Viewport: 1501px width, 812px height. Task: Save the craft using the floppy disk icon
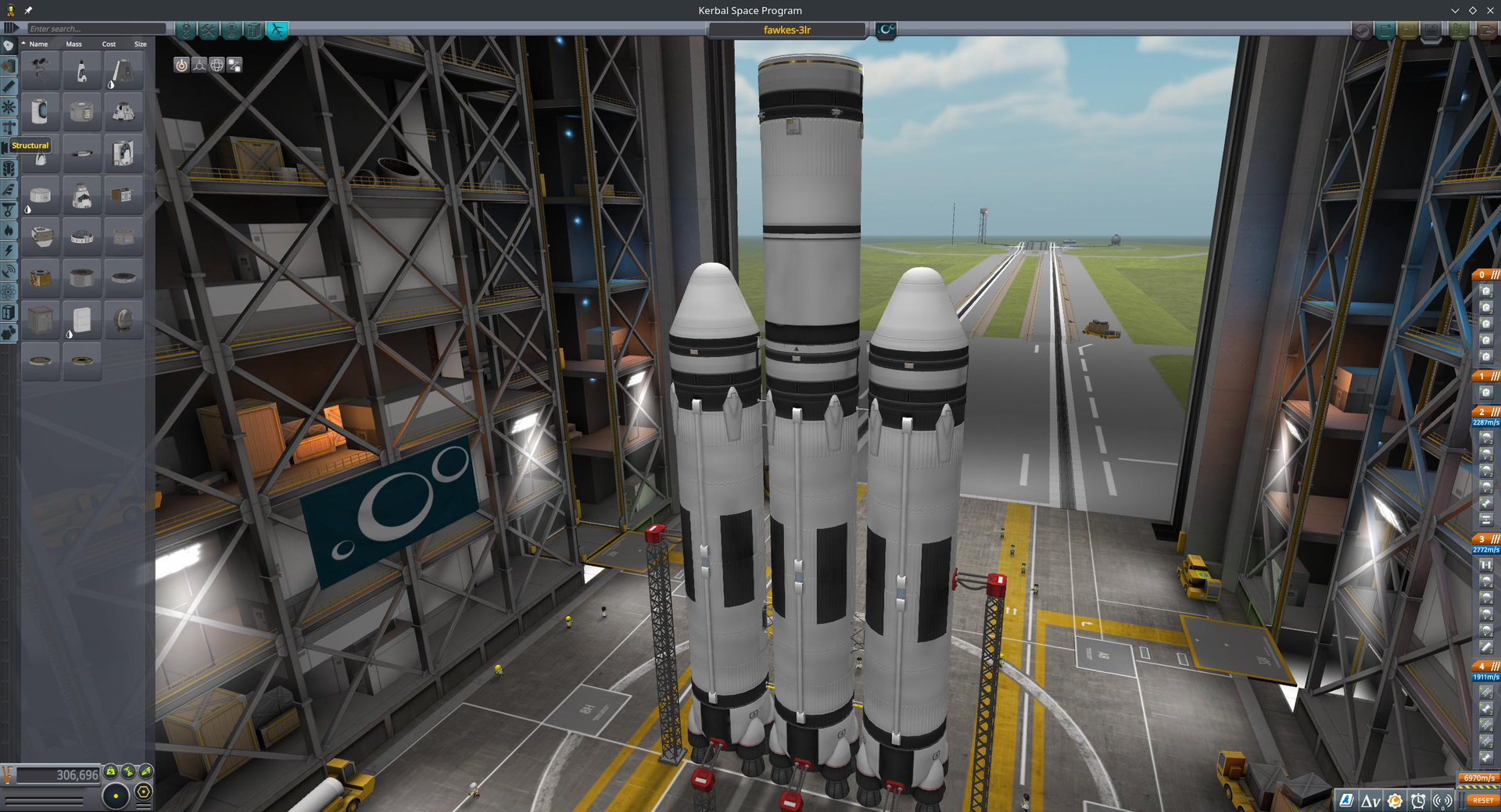[x=1431, y=31]
